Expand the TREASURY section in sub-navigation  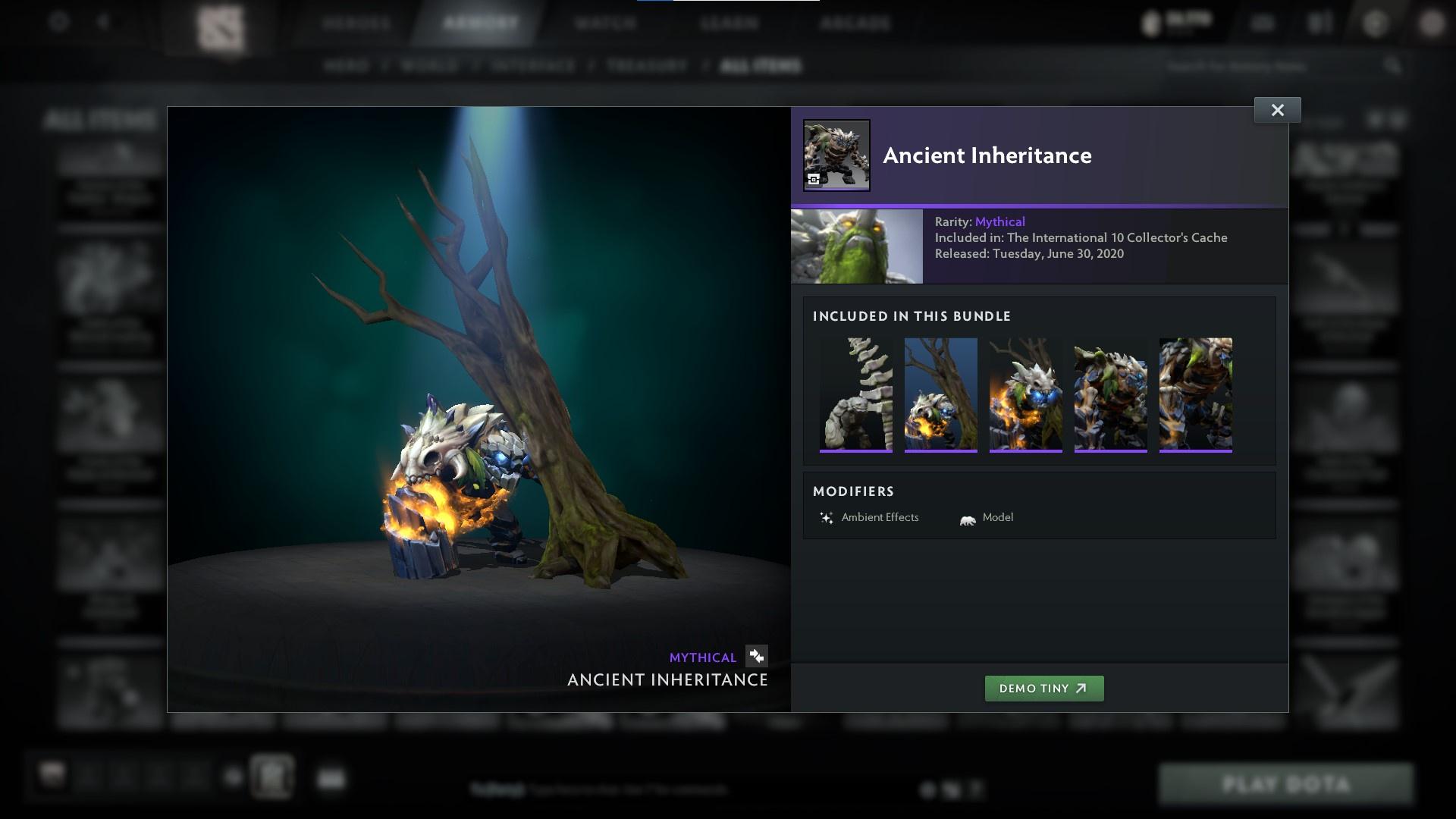point(645,66)
